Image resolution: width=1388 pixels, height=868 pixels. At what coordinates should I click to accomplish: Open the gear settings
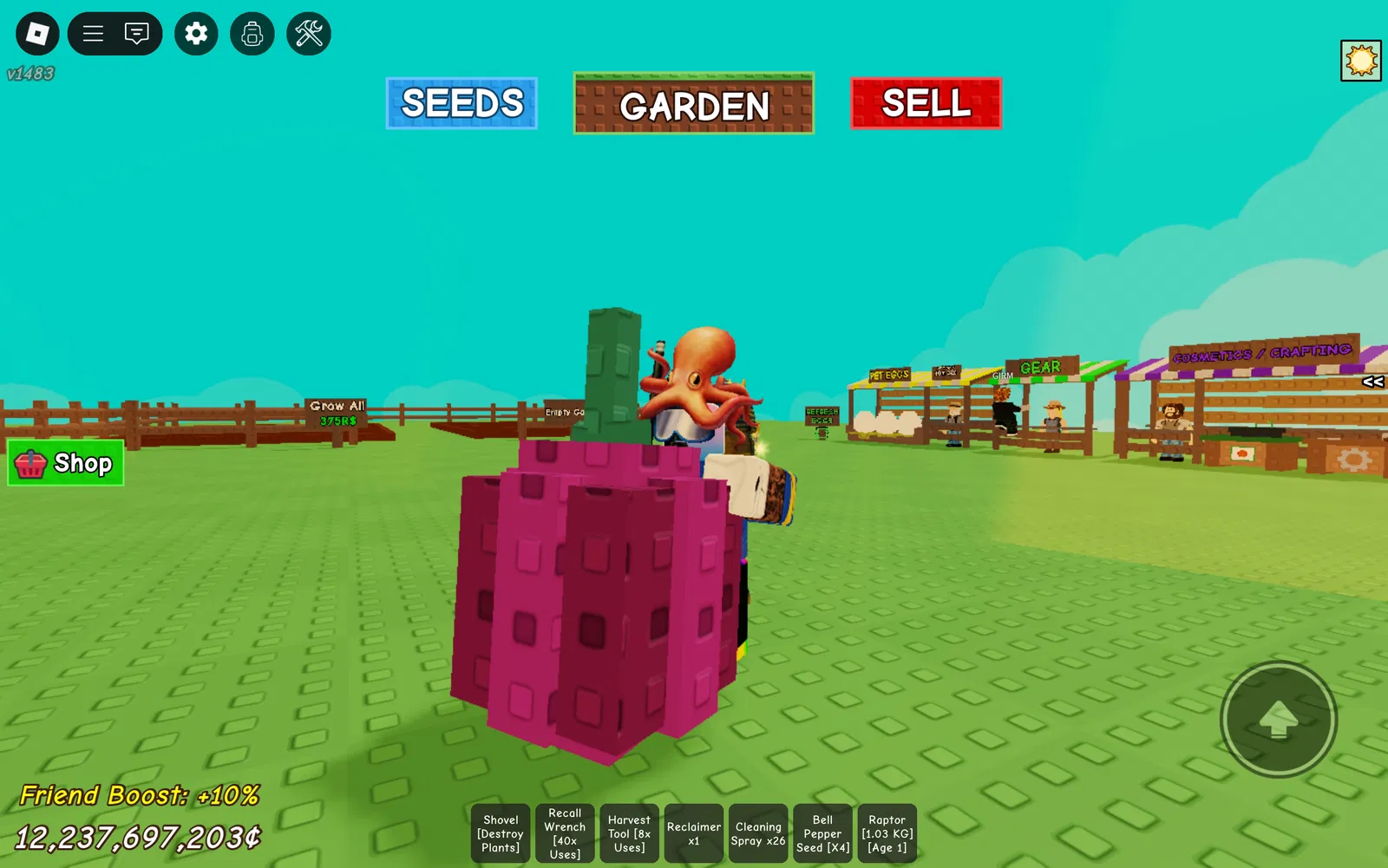tap(196, 34)
